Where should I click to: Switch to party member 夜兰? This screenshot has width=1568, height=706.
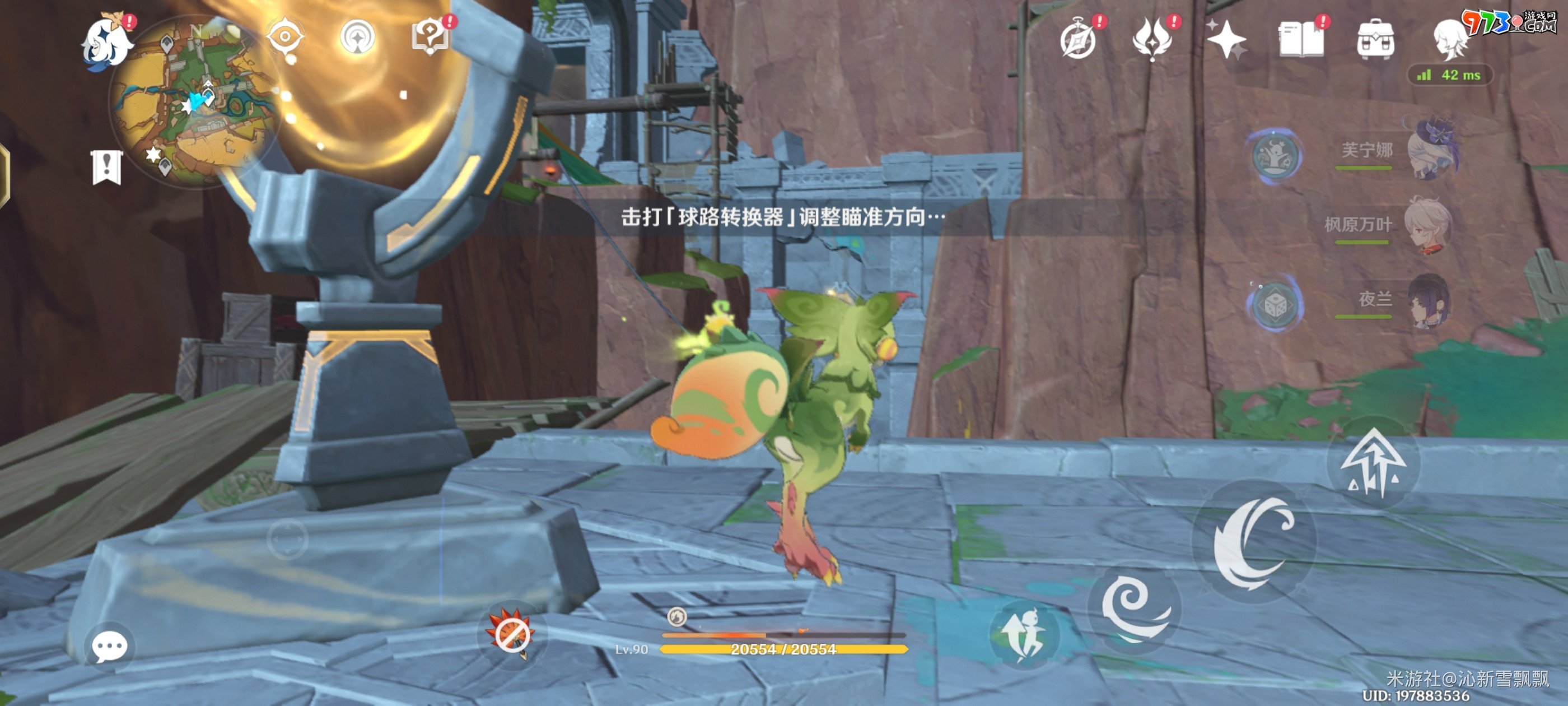click(1429, 300)
